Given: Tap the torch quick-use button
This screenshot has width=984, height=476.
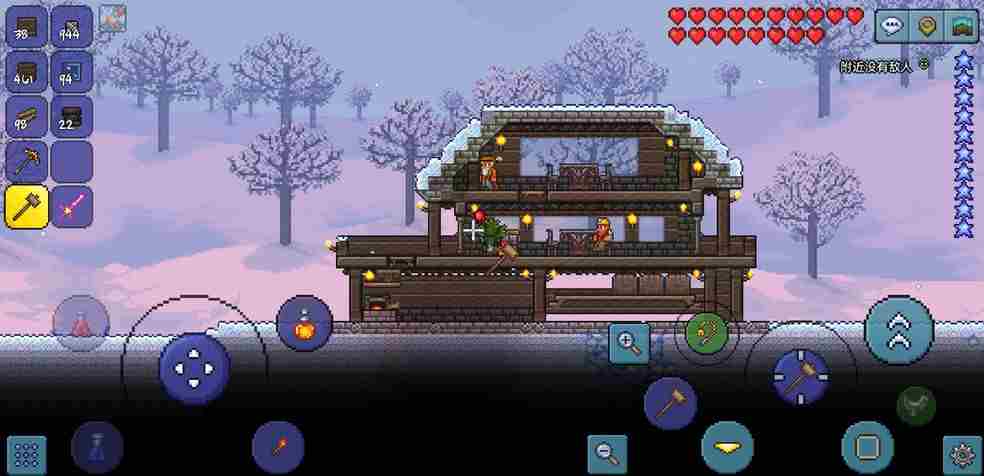Looking at the screenshot, I should 278,446.
